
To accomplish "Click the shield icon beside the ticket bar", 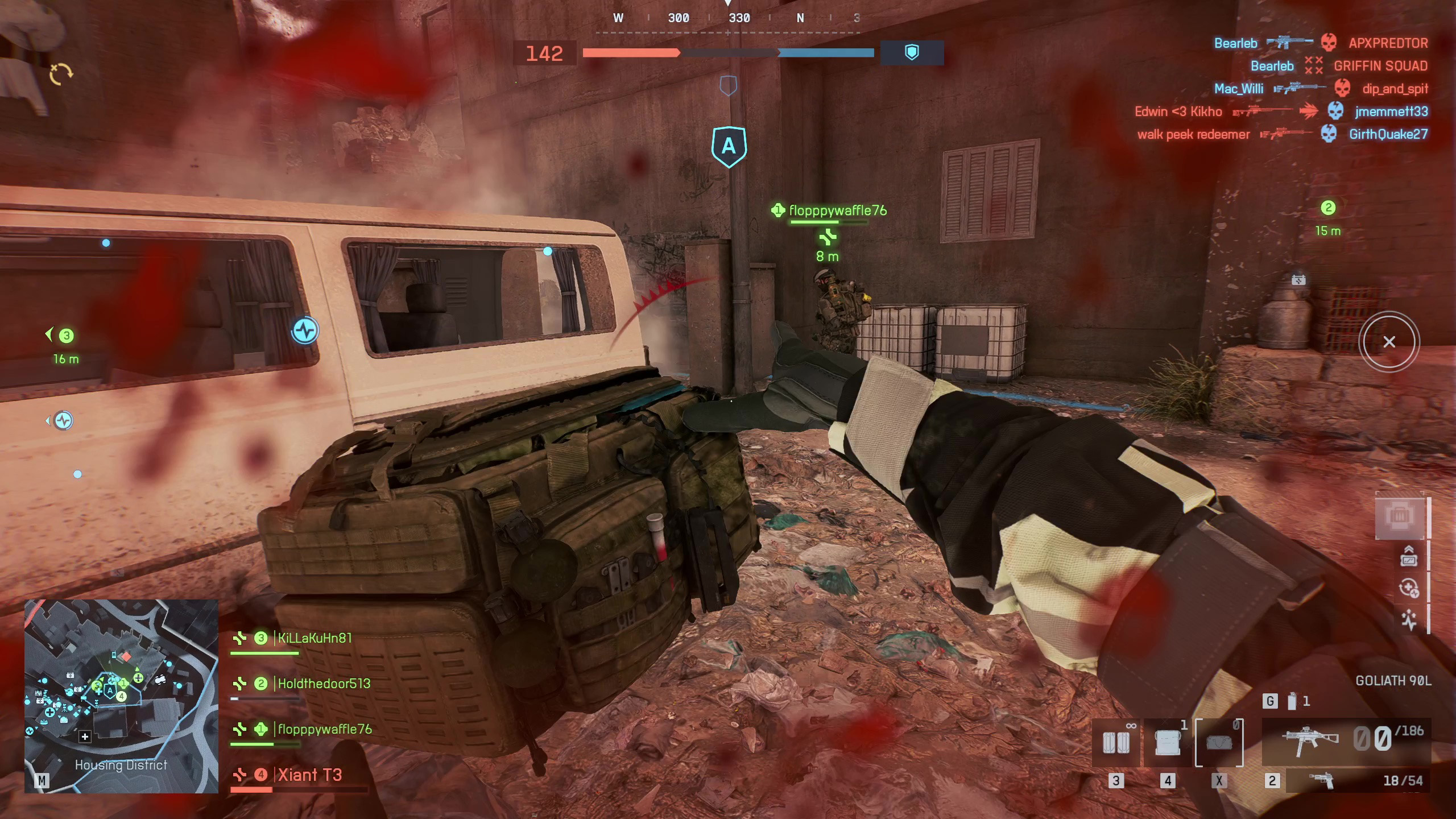I will pos(912,53).
